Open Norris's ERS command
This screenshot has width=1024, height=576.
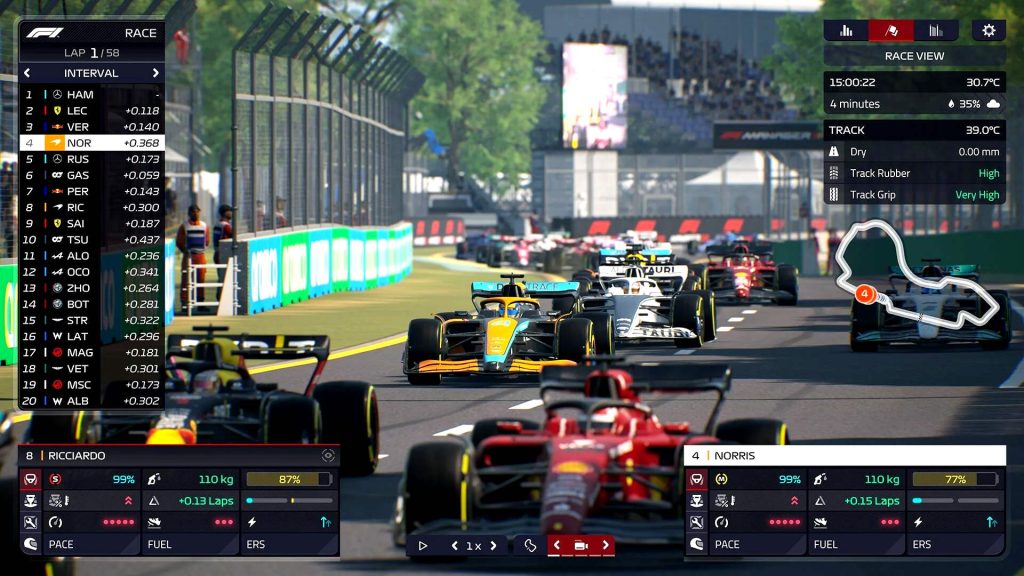tap(955, 545)
